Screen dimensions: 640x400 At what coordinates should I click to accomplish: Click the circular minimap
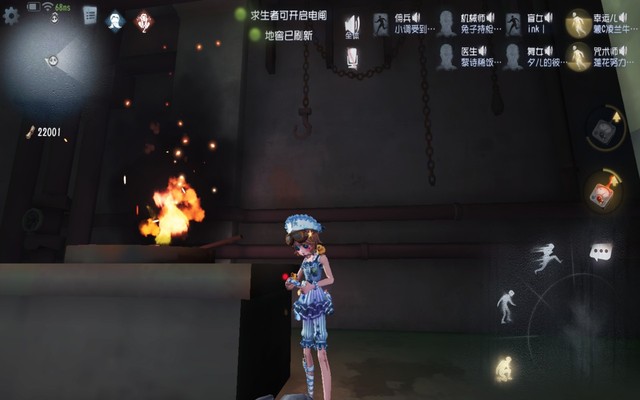coord(53,60)
